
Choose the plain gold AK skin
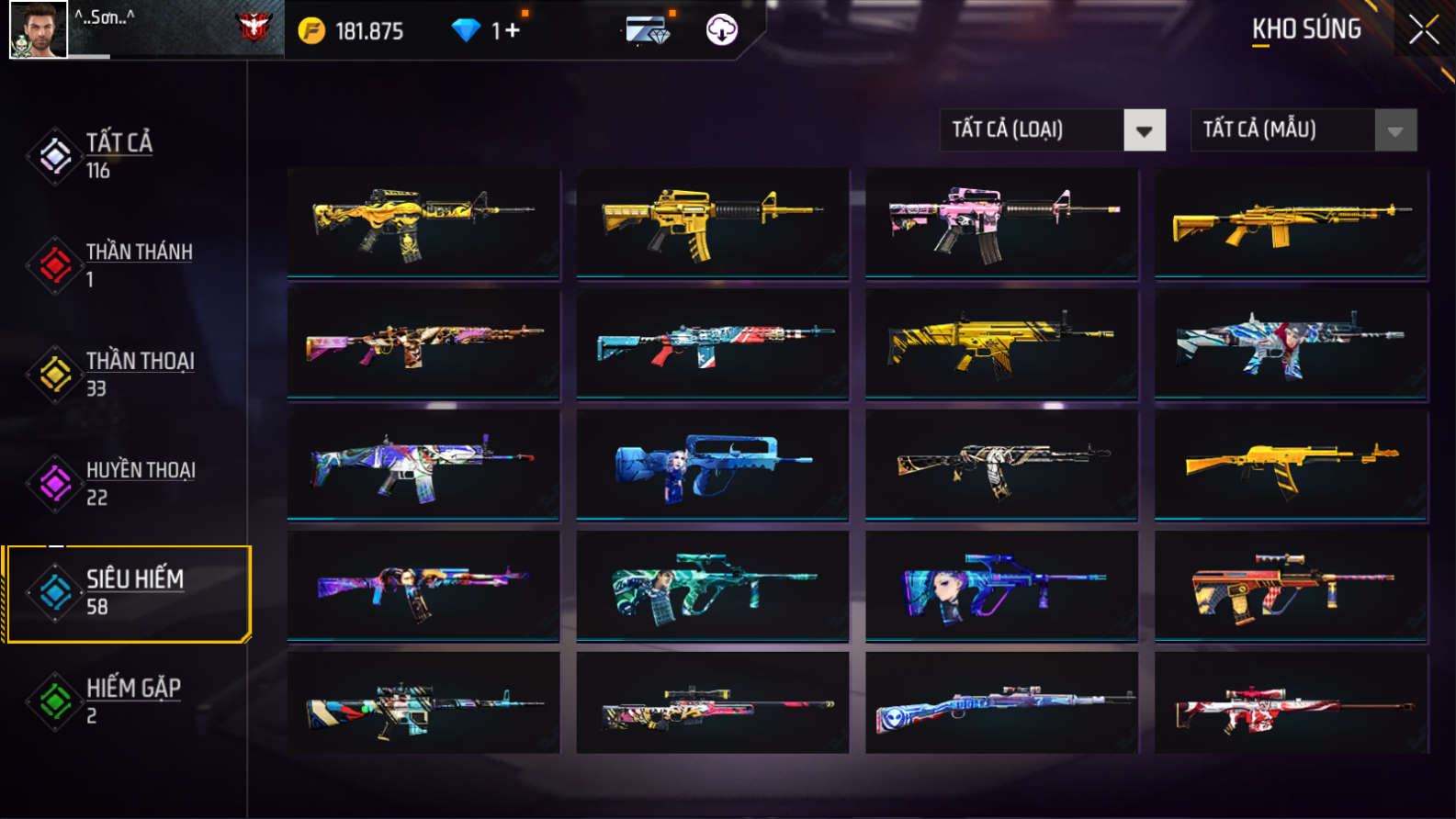pyautogui.click(x=1291, y=465)
